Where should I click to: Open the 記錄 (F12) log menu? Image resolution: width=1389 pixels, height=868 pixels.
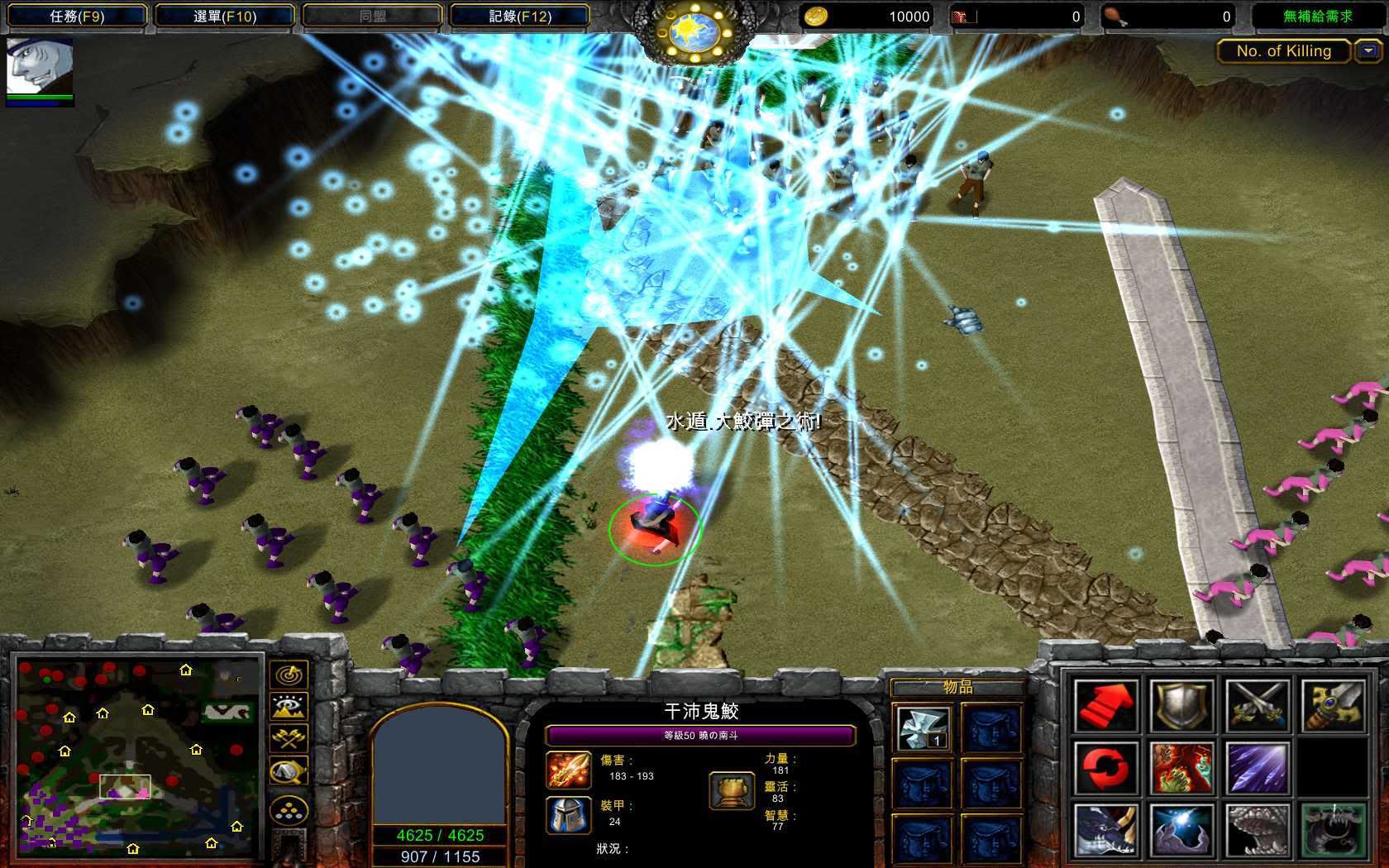tap(519, 17)
